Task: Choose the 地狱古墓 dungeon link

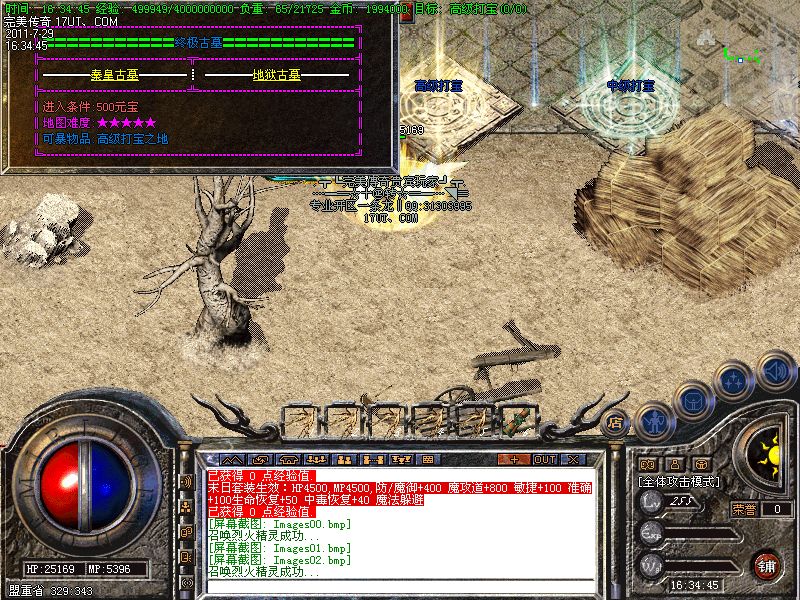Action: click(276, 75)
